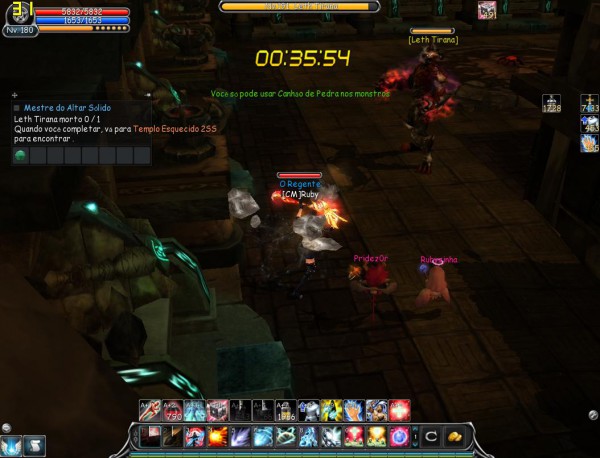Click the golden cross buff showing 7483

click(x=589, y=102)
